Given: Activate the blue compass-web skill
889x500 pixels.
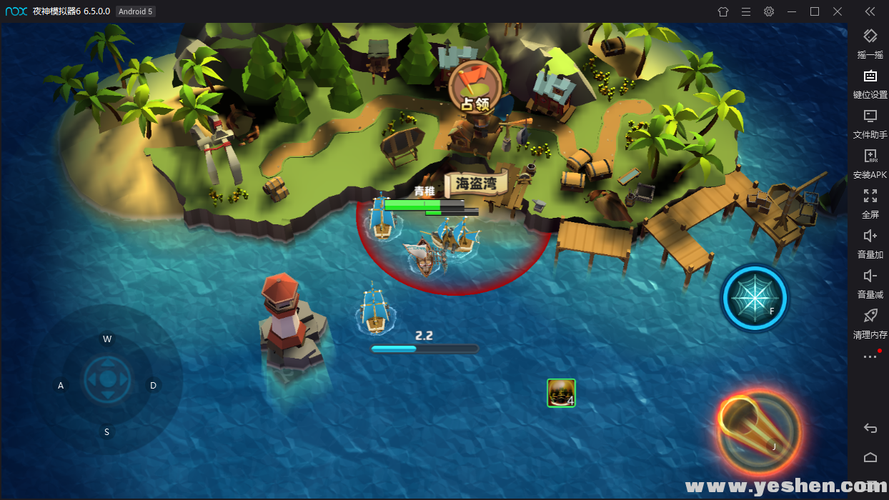Looking at the screenshot, I should coord(754,297).
